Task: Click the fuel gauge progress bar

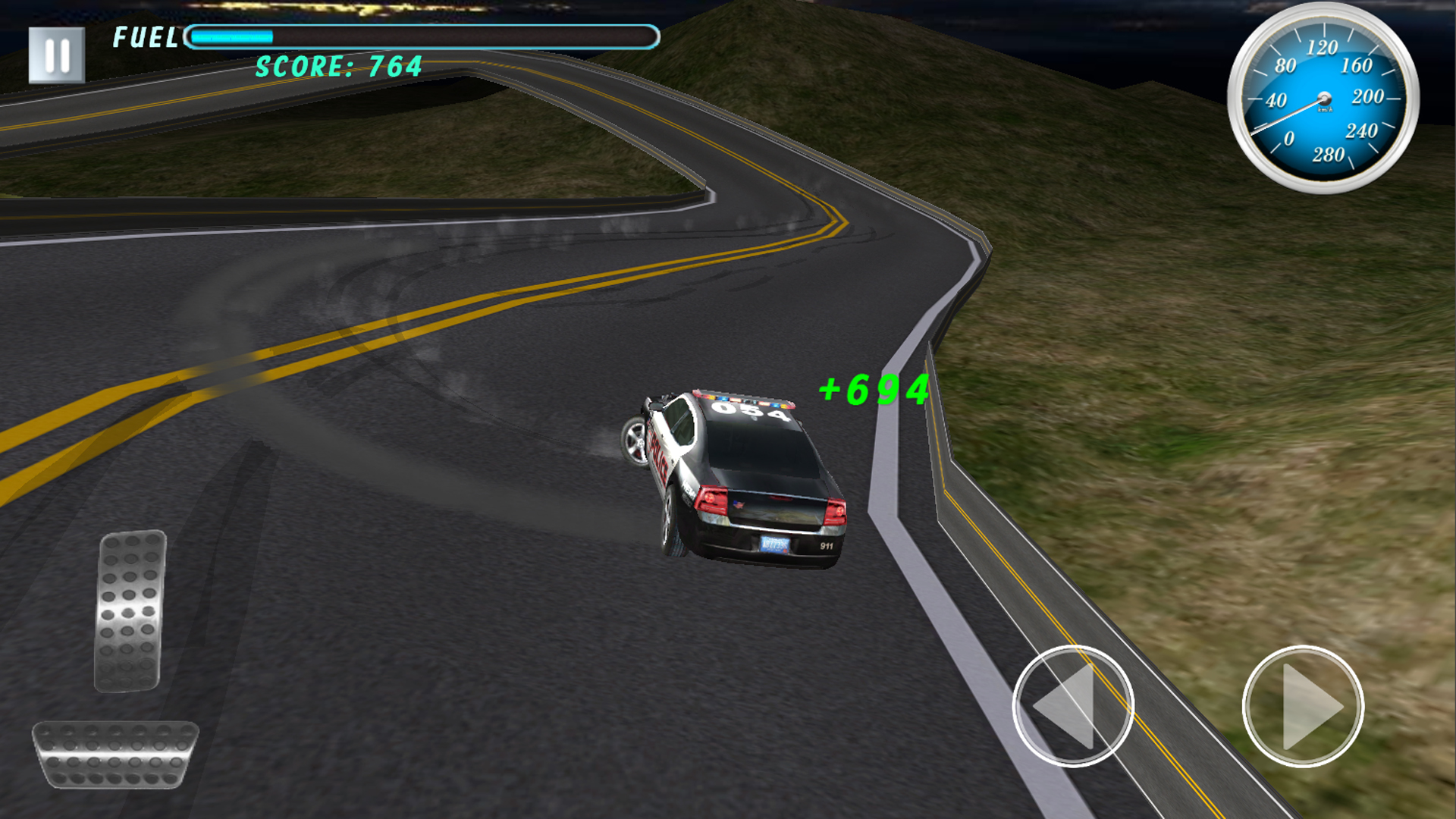Action: point(421,34)
